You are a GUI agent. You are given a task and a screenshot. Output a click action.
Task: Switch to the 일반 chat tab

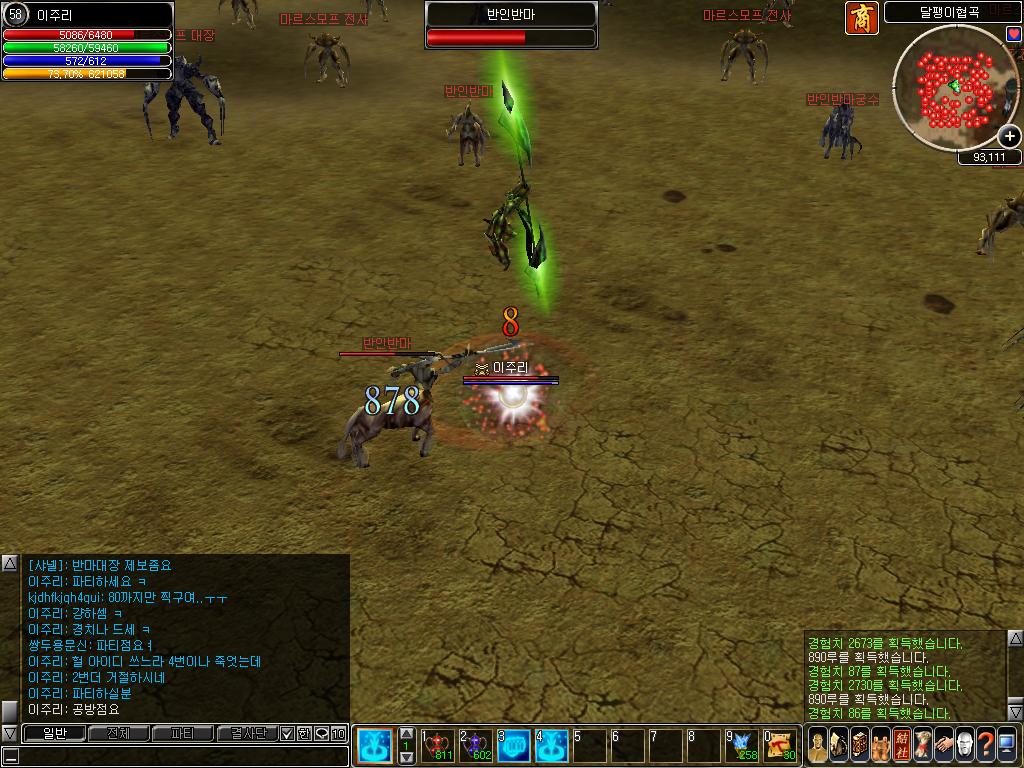pos(54,733)
